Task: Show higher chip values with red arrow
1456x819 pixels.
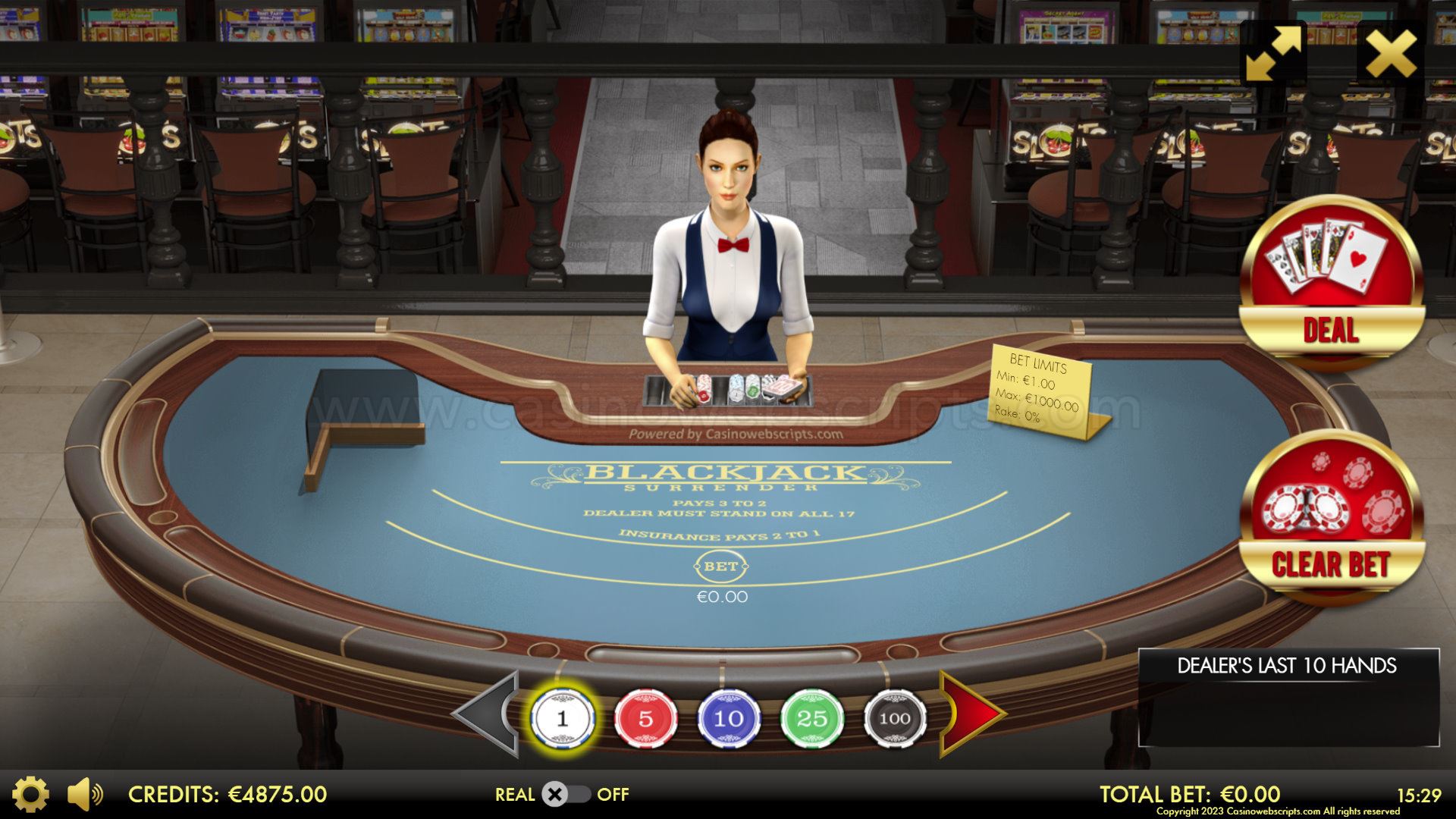Action: click(973, 714)
